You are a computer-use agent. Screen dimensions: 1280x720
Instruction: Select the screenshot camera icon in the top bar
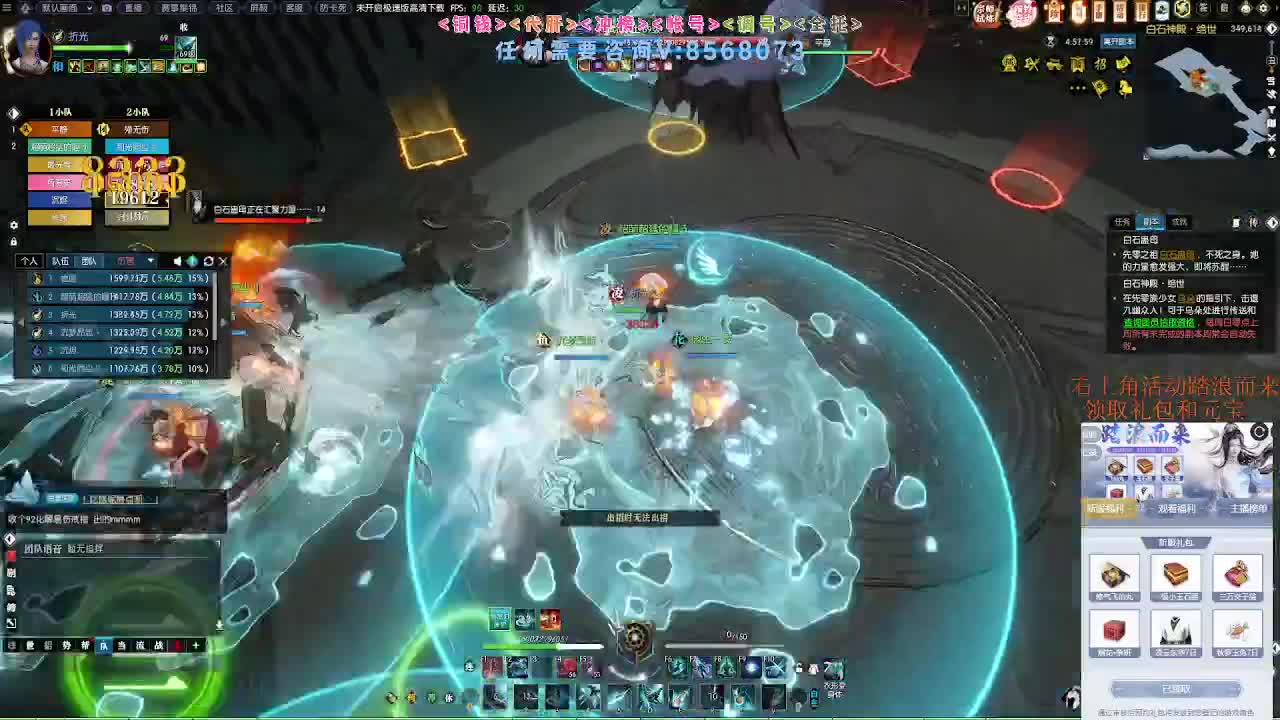[x=106, y=8]
